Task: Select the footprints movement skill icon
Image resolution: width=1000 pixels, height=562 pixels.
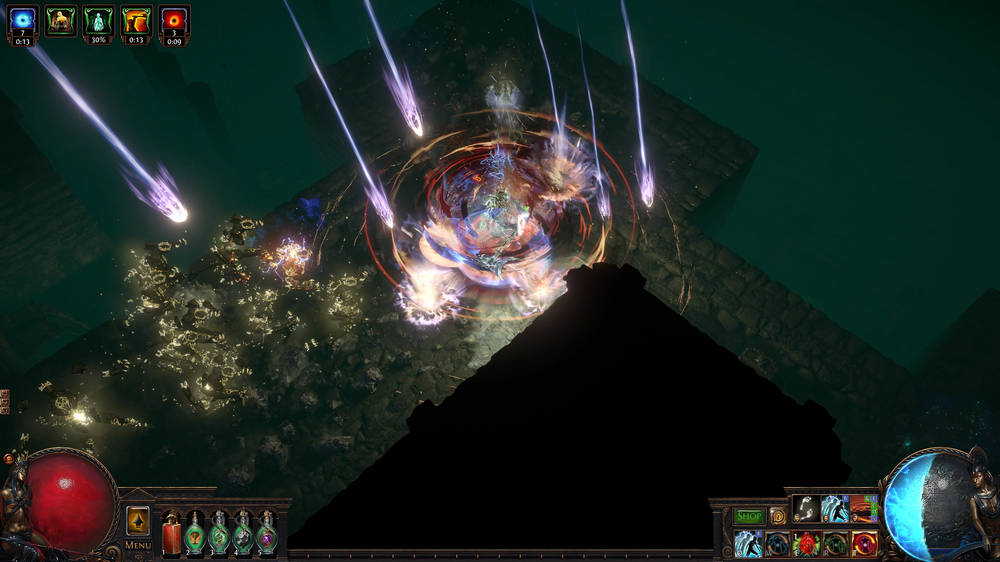Action: pyautogui.click(x=806, y=510)
